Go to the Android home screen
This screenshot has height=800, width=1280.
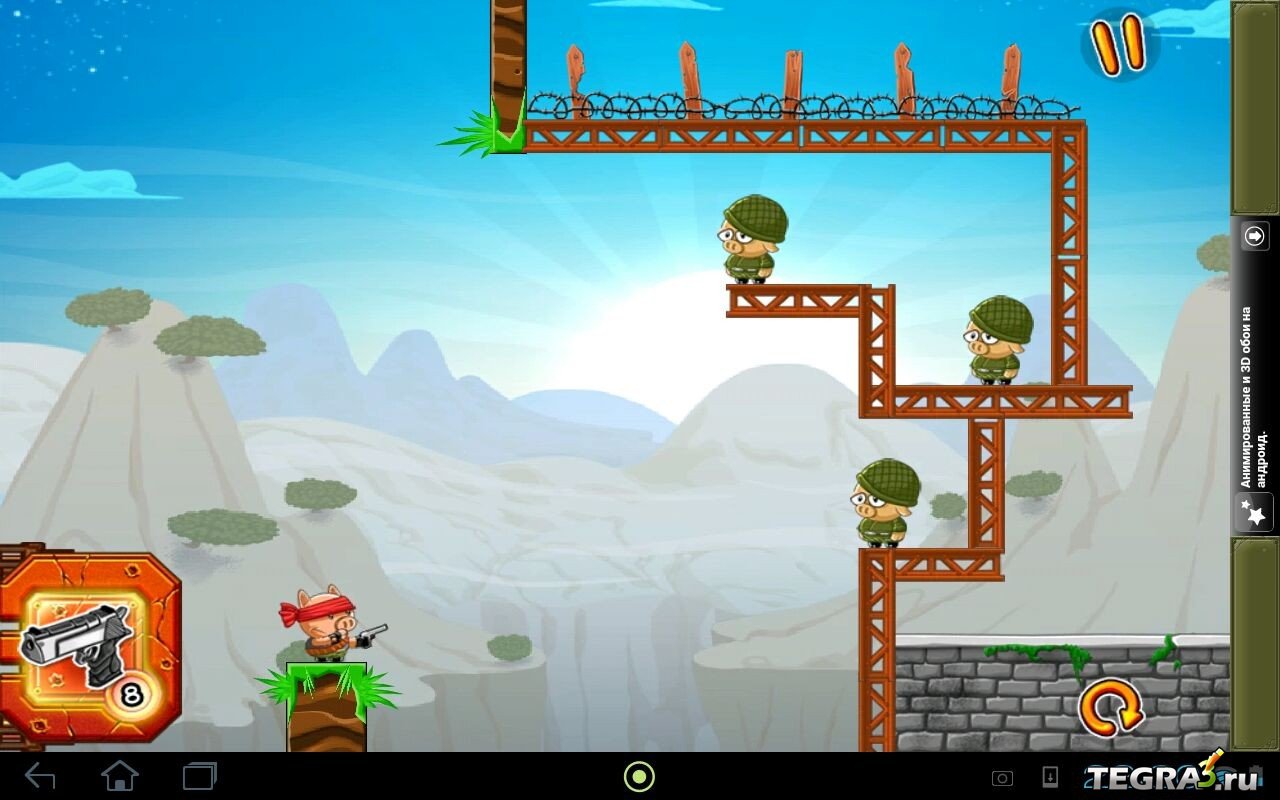coord(120,776)
